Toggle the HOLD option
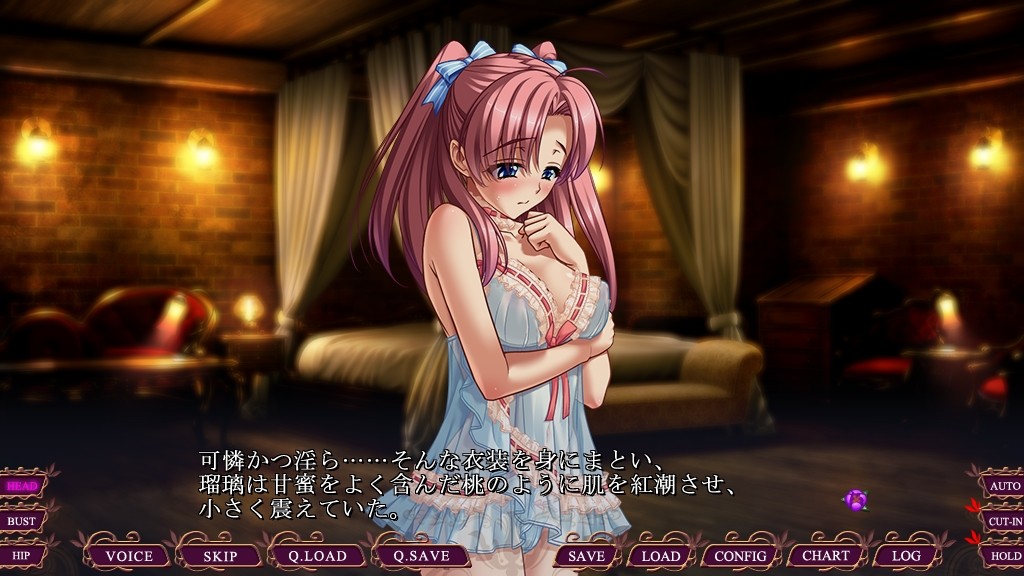The image size is (1024, 576). (1003, 555)
